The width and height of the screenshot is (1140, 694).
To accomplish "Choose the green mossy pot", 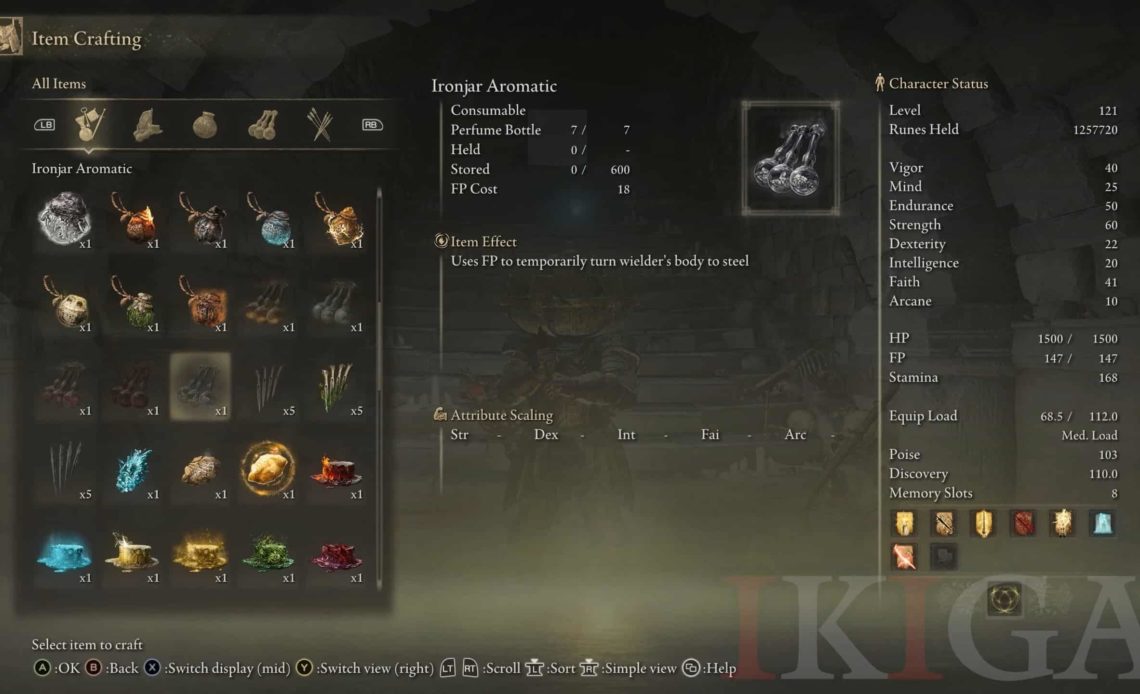I will click(132, 302).
